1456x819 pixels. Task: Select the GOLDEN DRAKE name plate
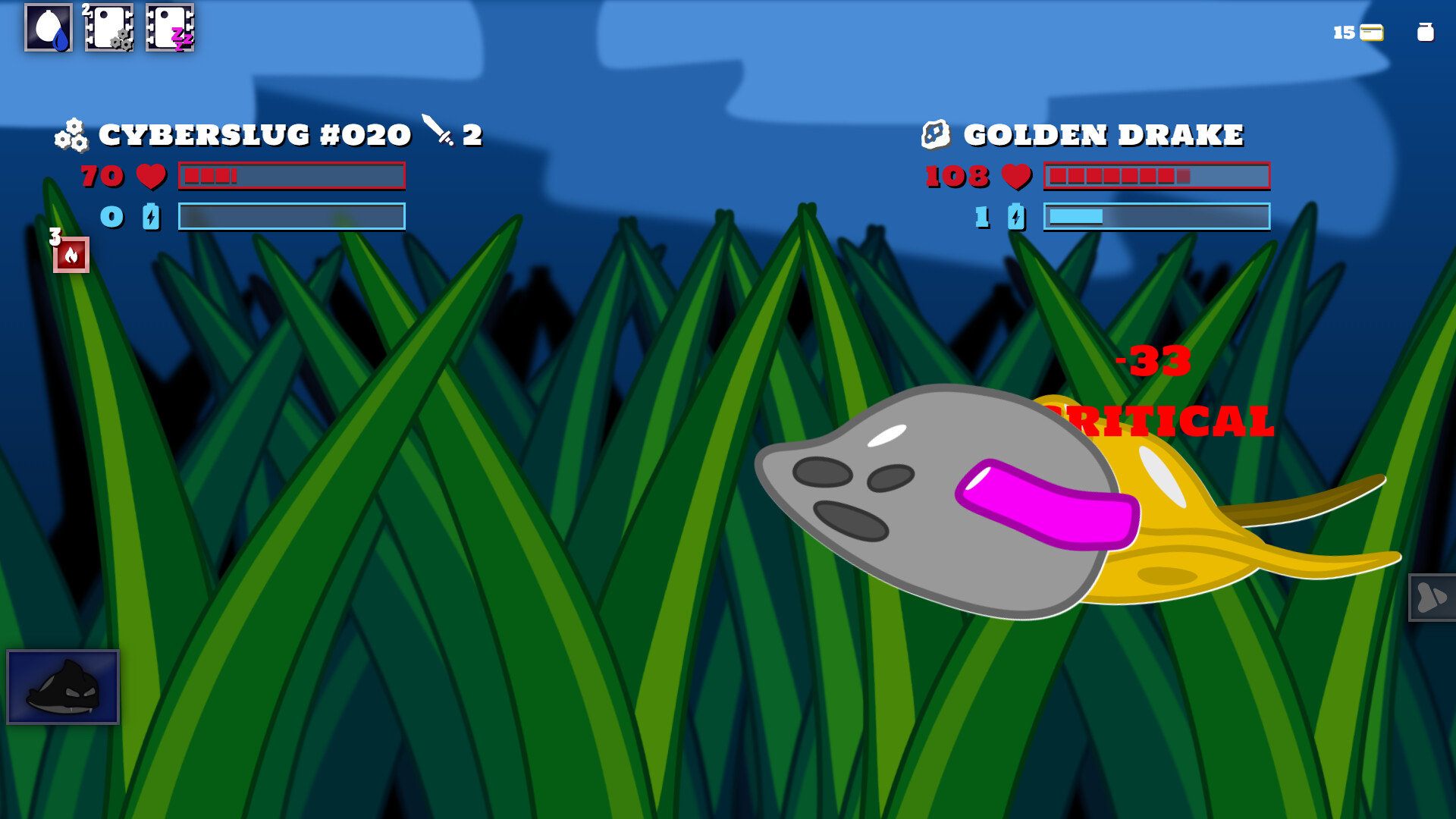pos(1103,133)
